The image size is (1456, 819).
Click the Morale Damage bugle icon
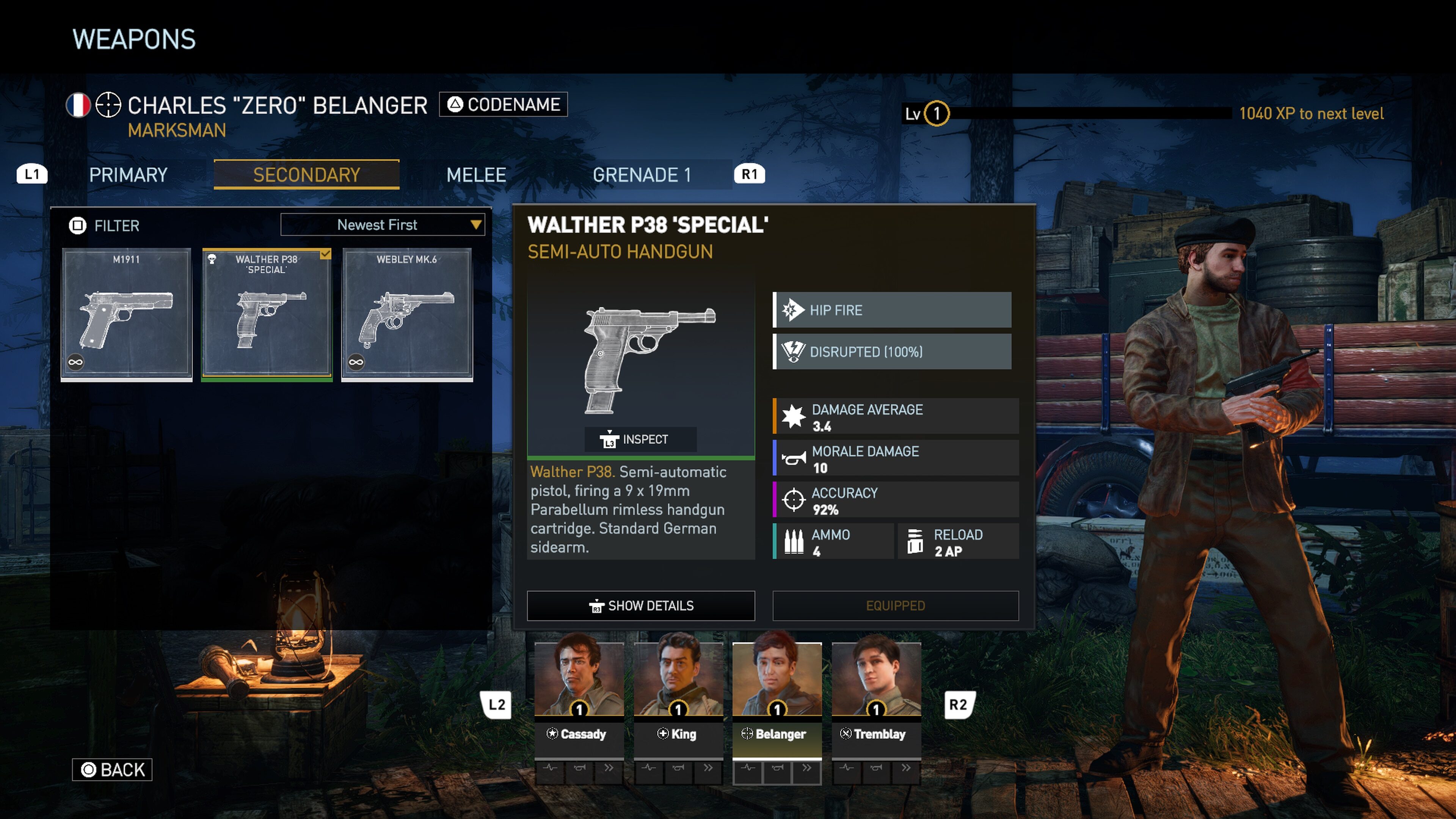tap(795, 457)
